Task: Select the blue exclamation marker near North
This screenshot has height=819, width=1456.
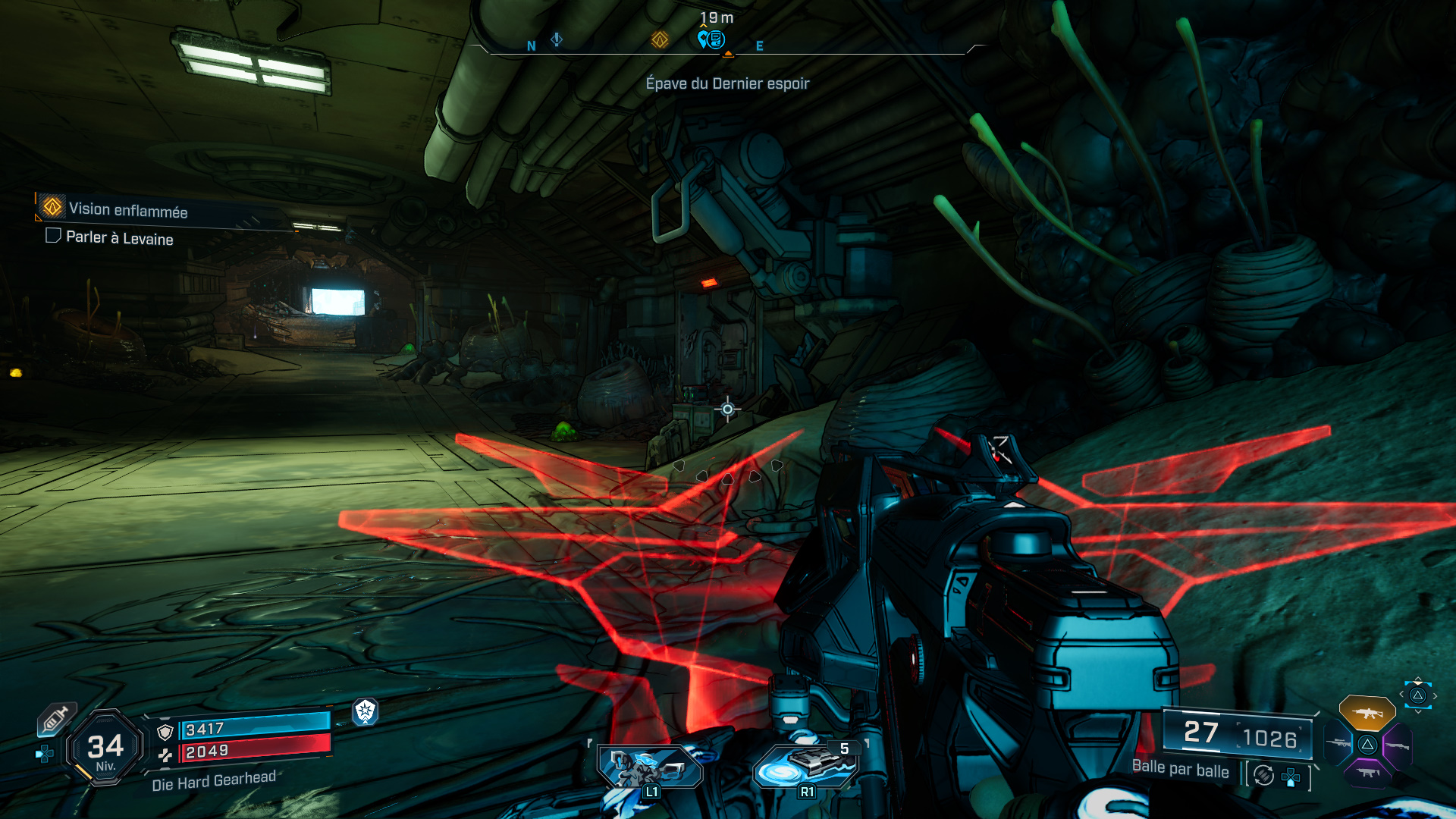Action: (x=557, y=39)
